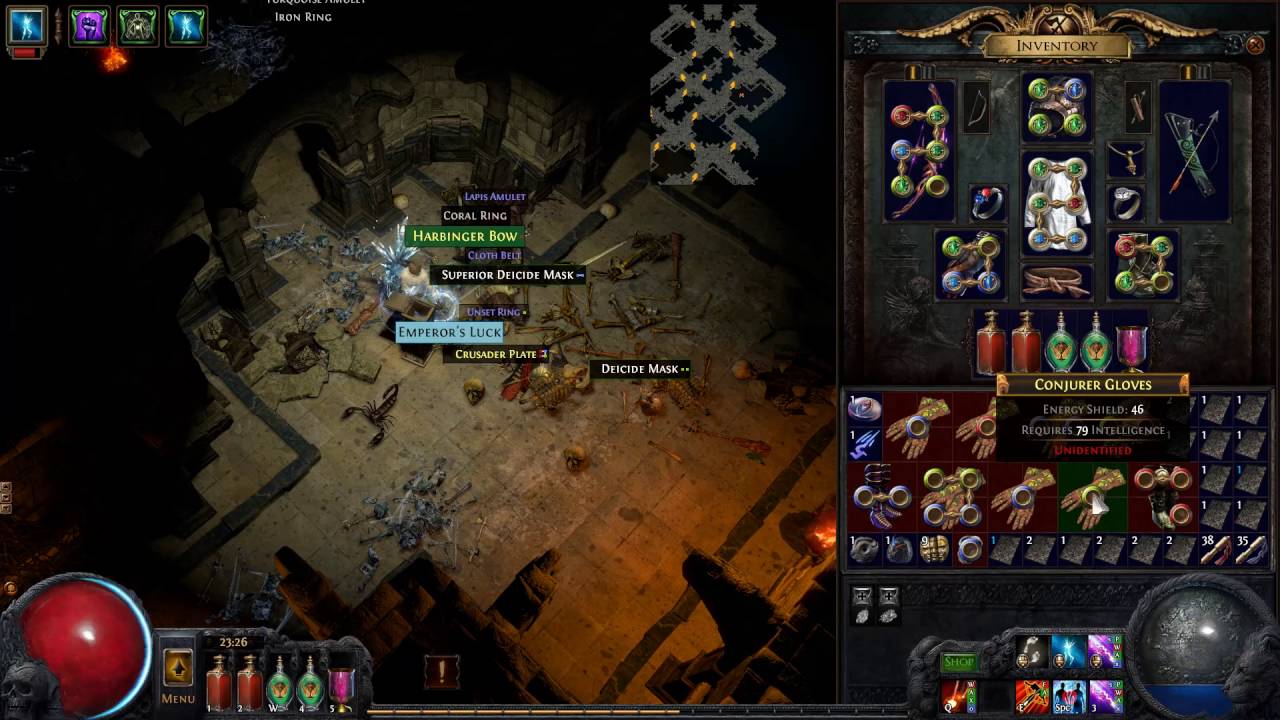1280x720 pixels.
Task: Close the Inventory panel
Action: click(x=1255, y=45)
